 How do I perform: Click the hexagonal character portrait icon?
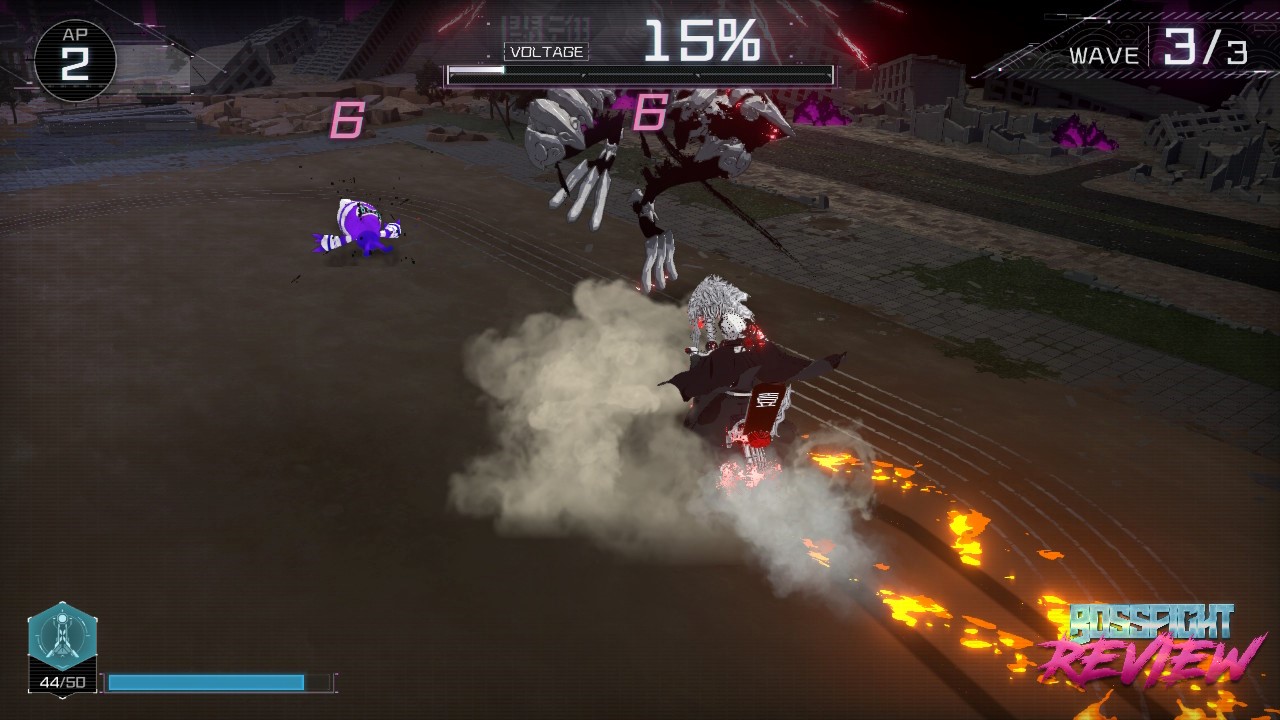point(62,637)
